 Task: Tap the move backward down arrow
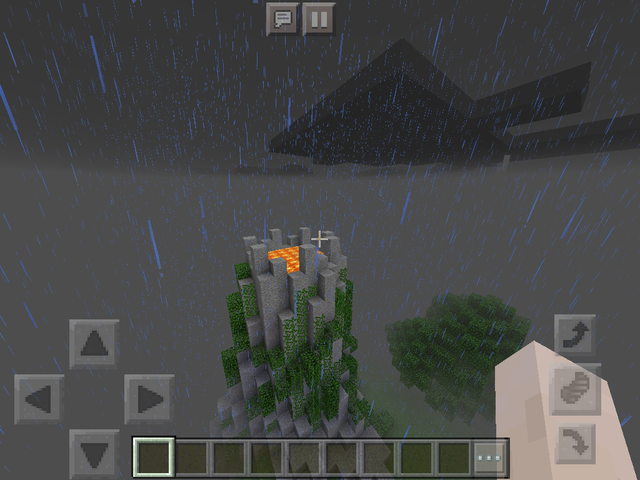coord(94,453)
